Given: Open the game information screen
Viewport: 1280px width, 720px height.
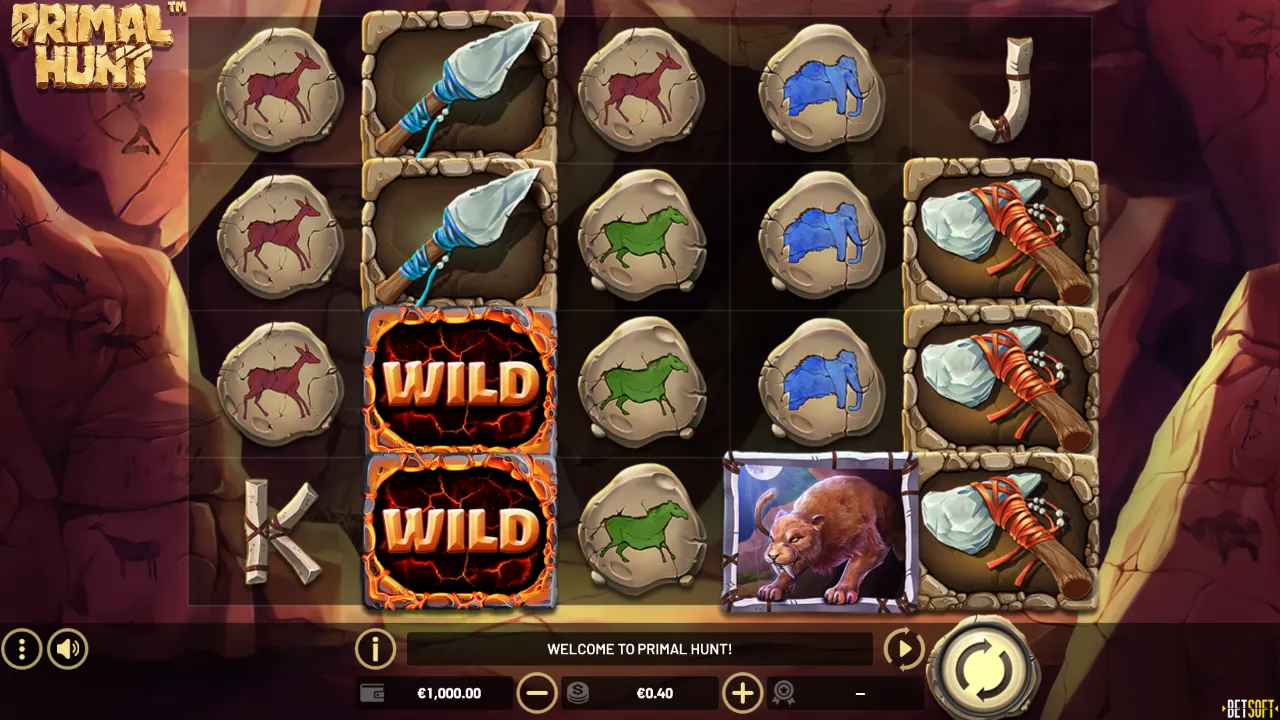Looking at the screenshot, I should point(374,649).
